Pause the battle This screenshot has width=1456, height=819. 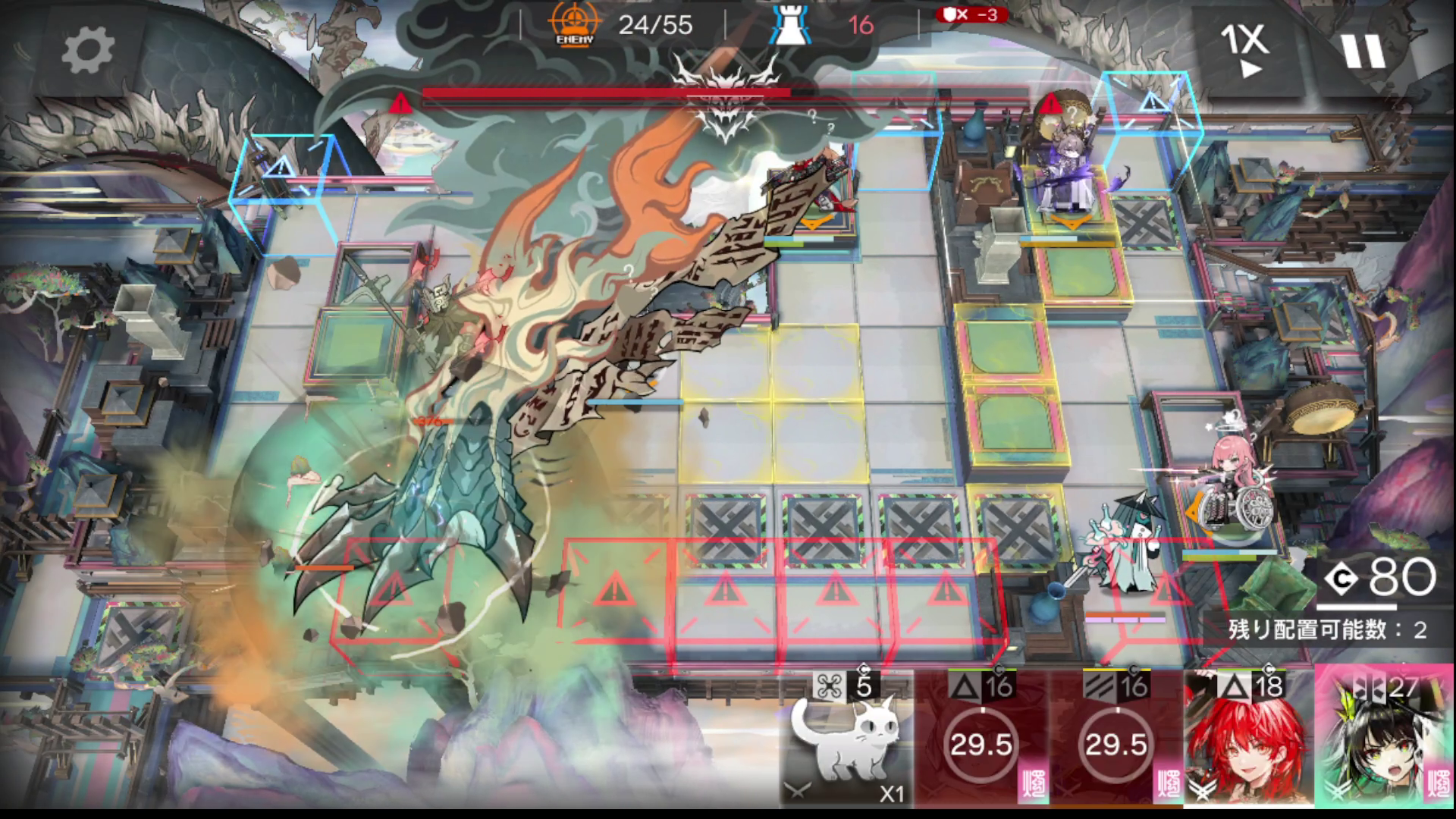[x=1363, y=52]
